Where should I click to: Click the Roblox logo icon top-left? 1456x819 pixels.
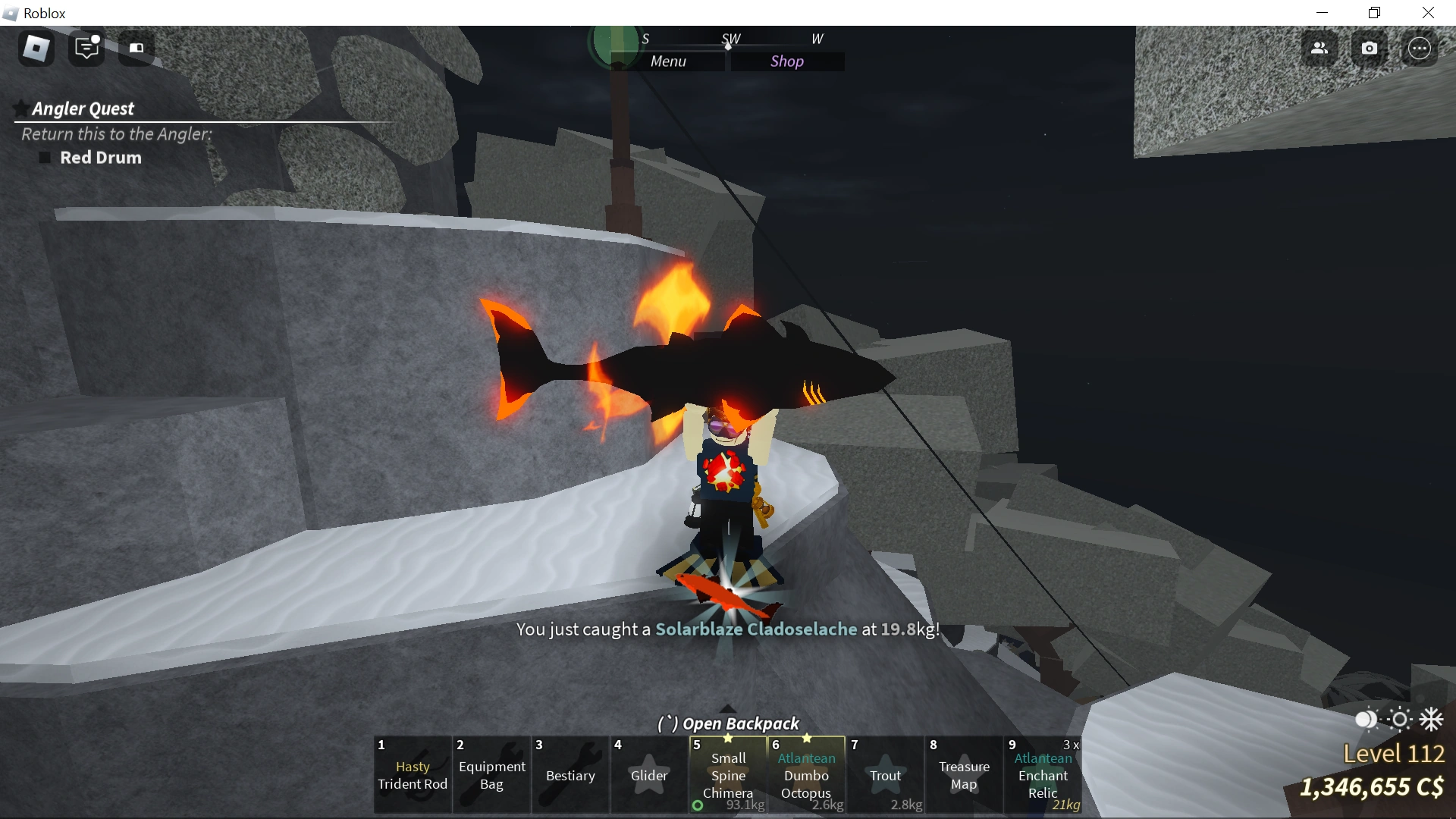[35, 49]
